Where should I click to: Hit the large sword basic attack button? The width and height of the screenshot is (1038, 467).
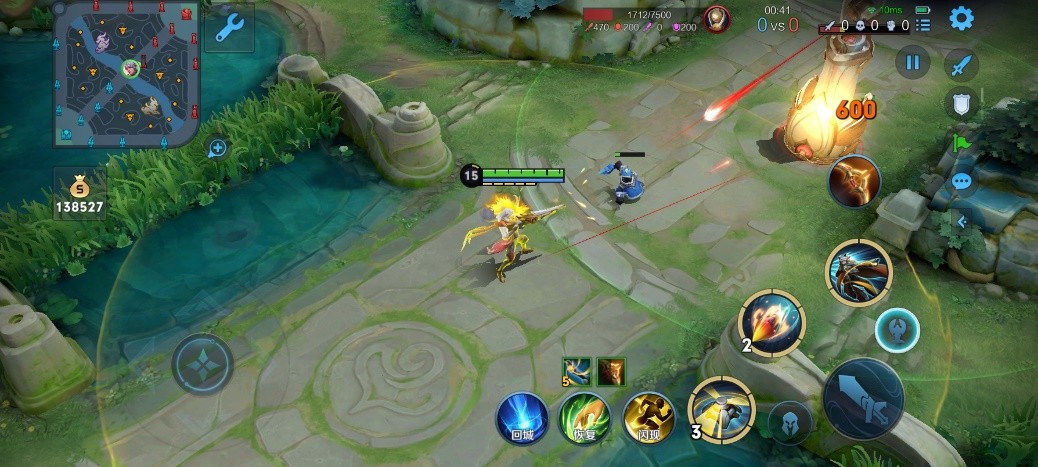point(862,397)
